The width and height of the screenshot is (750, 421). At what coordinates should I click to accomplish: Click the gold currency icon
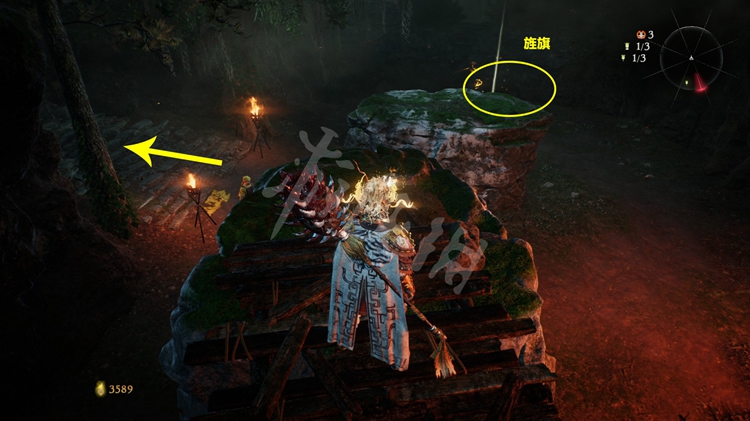pyautogui.click(x=100, y=388)
